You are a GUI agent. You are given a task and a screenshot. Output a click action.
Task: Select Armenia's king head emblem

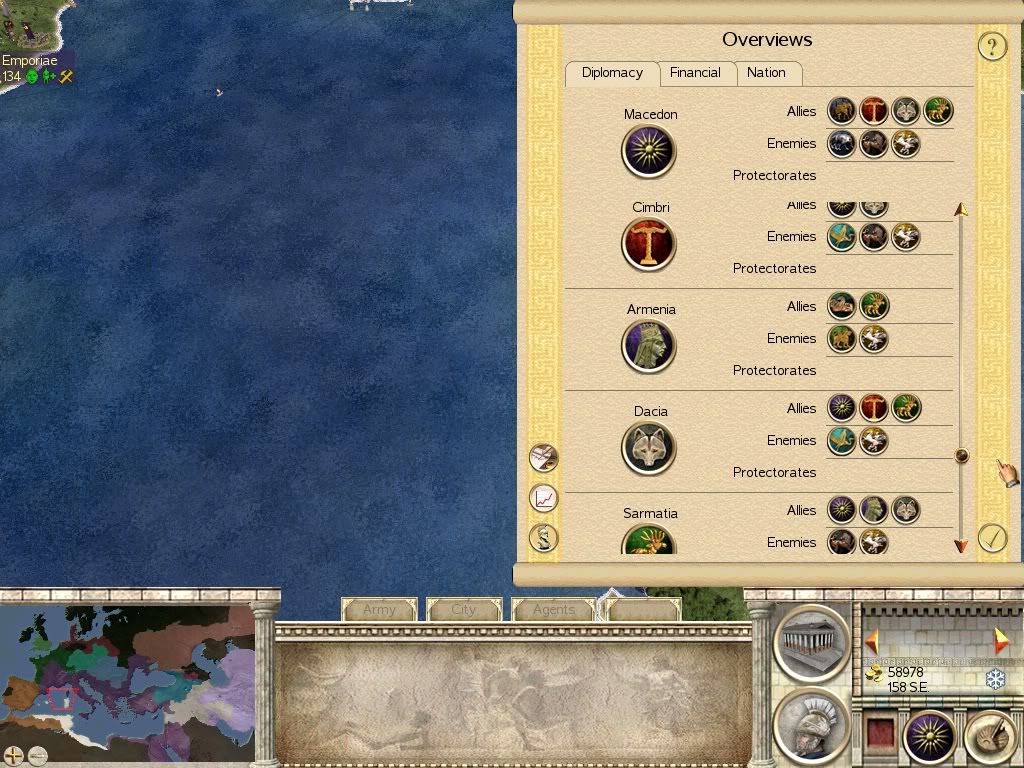(649, 346)
